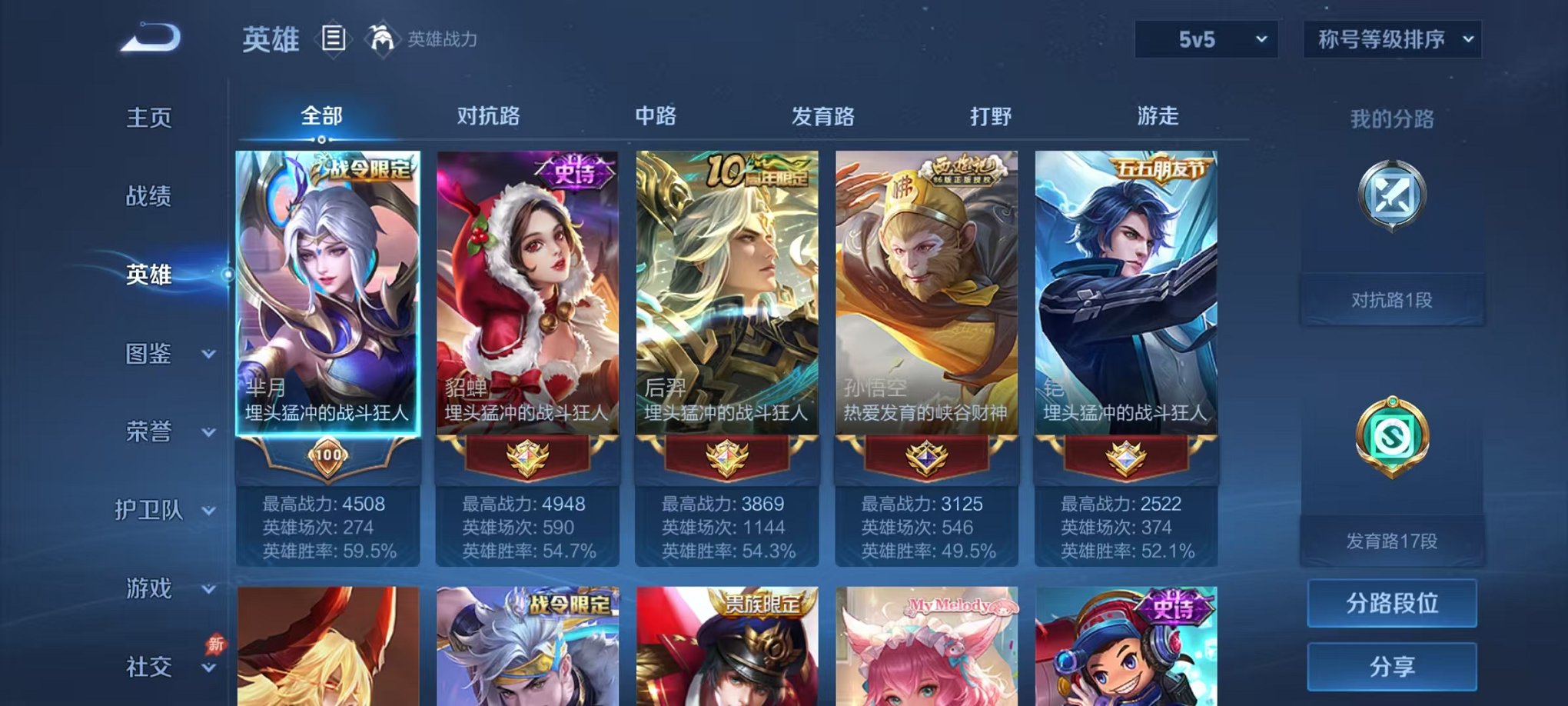Image resolution: width=1568 pixels, height=706 pixels.
Task: Open the hero list icon beside 英雄 title
Action: pyautogui.click(x=334, y=36)
